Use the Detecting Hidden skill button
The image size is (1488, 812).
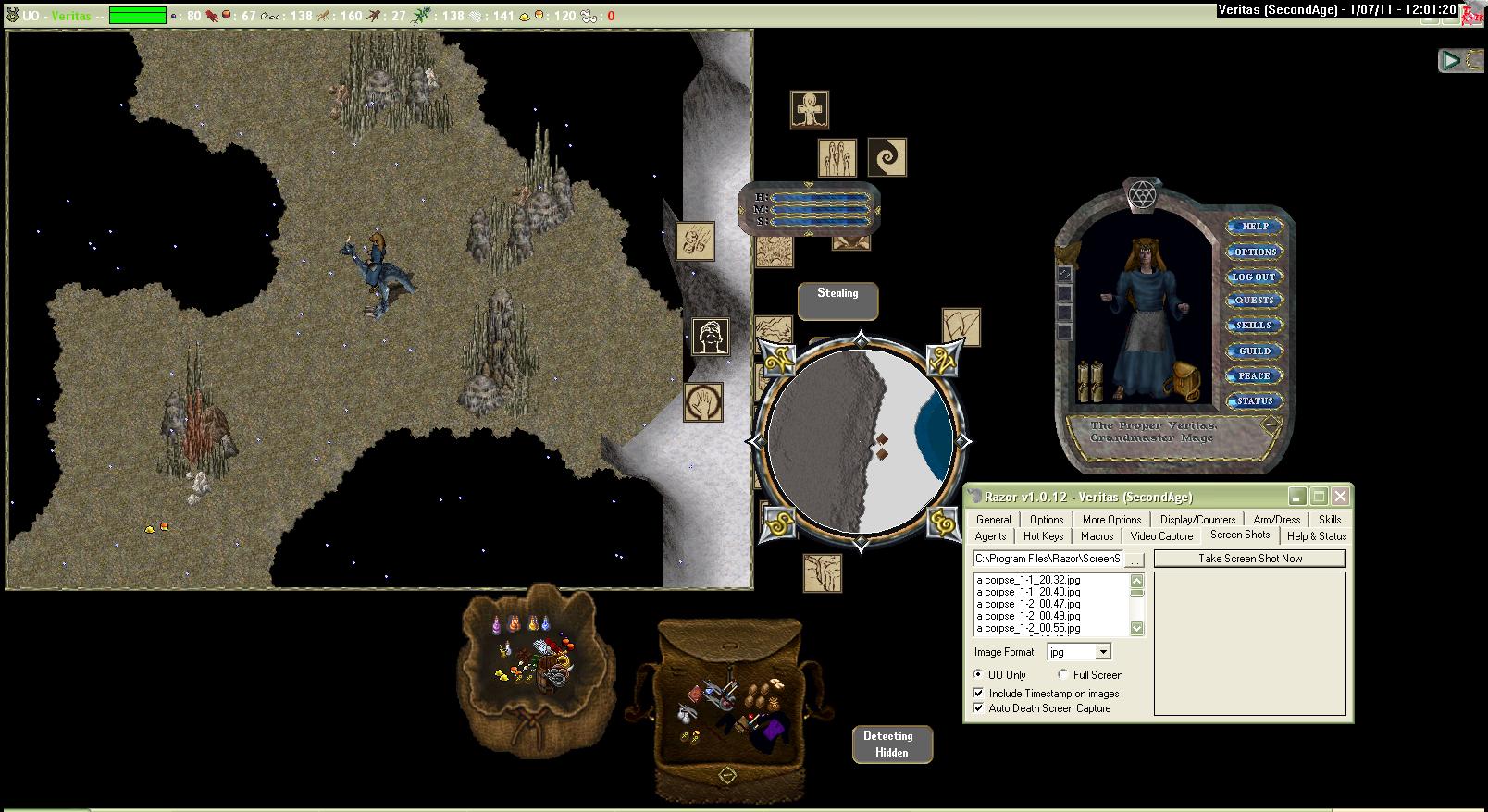pos(889,744)
